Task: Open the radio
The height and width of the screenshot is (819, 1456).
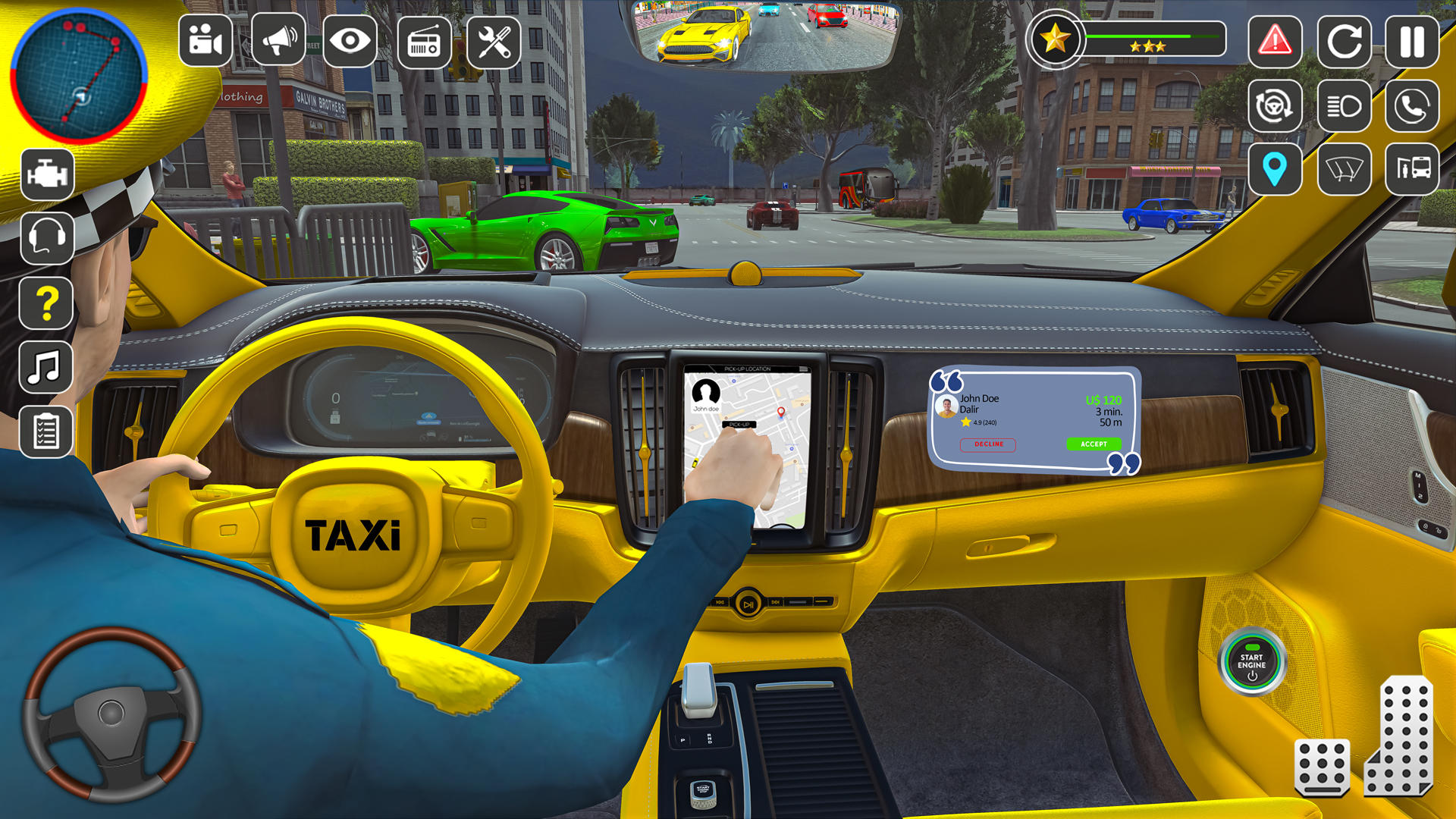Action: click(423, 40)
